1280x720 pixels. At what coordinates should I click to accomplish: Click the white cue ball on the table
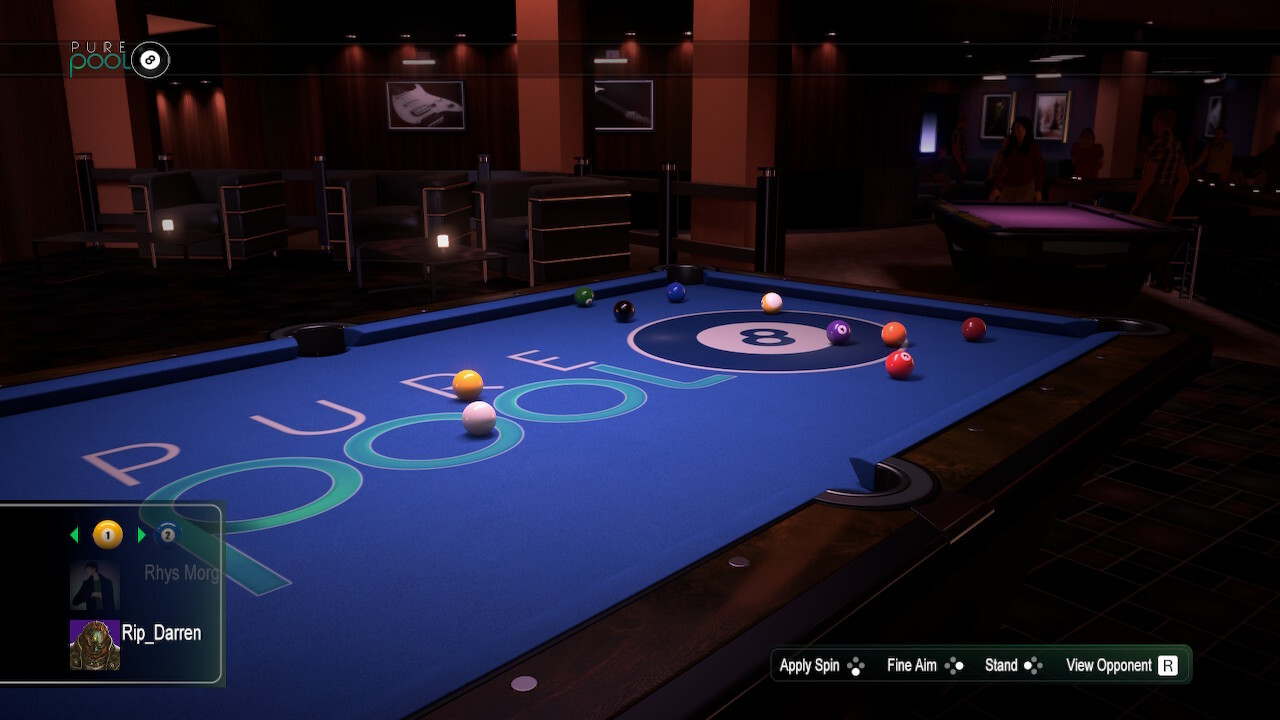480,420
